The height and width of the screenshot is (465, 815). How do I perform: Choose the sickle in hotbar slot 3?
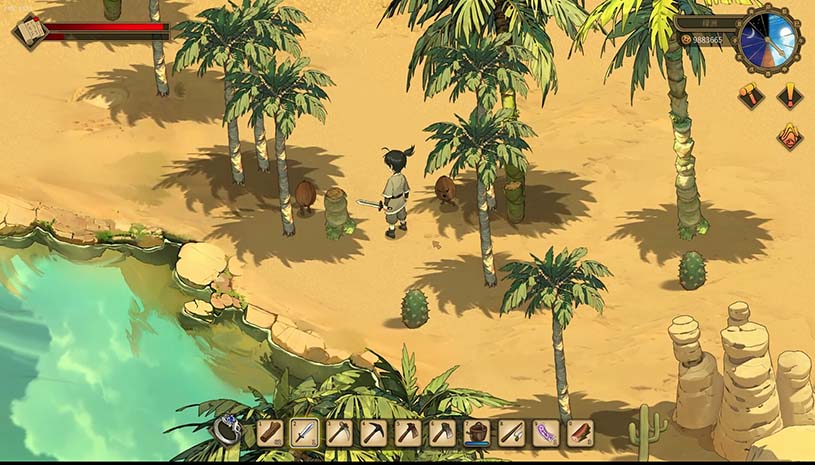coord(339,433)
